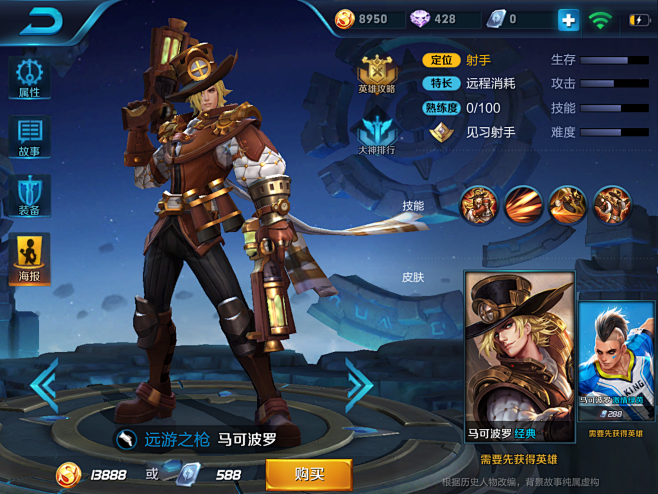Viewport: 658px width, 494px height.
Task: Buy the hero with the 购买 button
Action: (308, 473)
